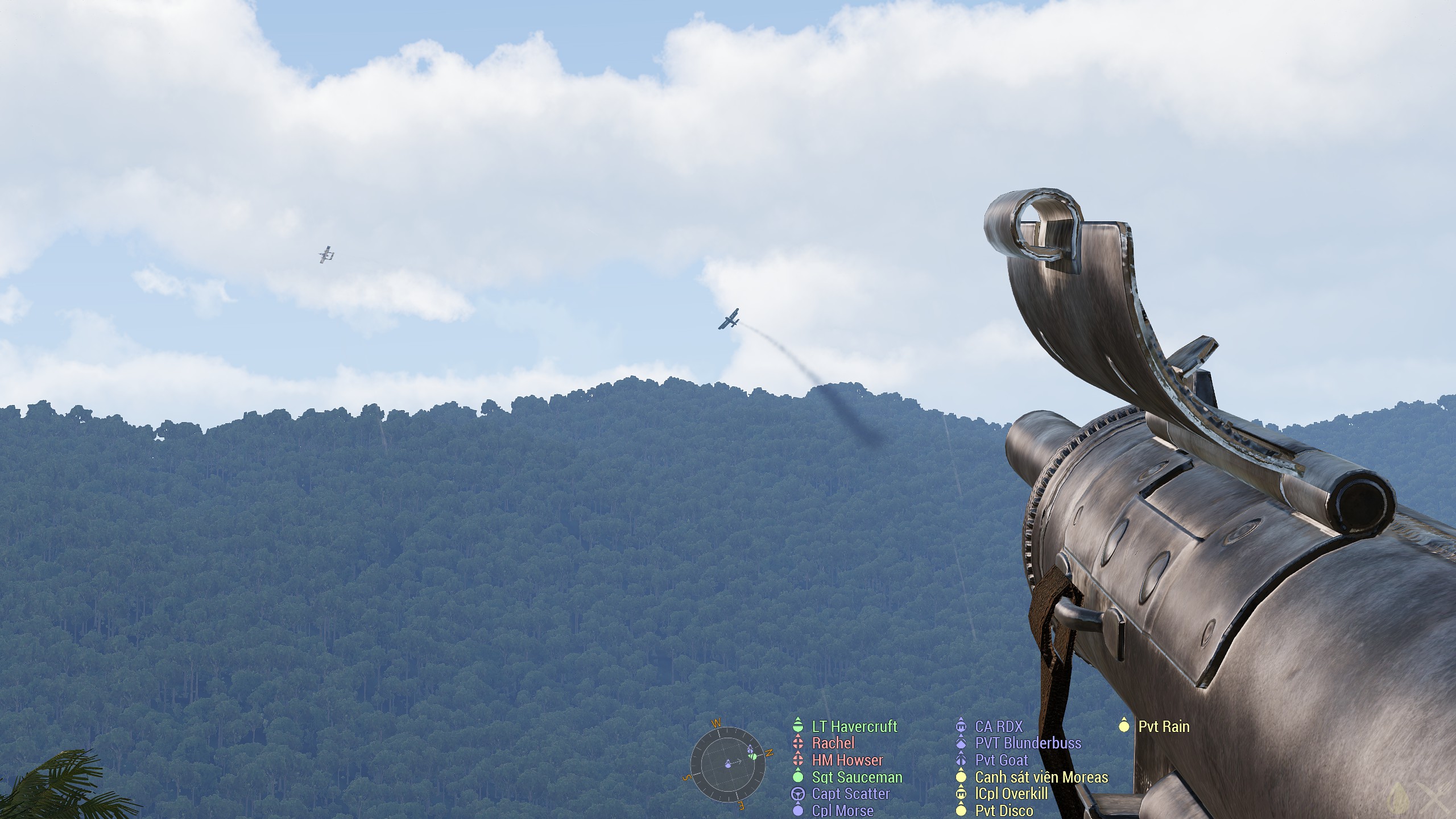Select Capt Scatter, the driver entry

[x=850, y=793]
